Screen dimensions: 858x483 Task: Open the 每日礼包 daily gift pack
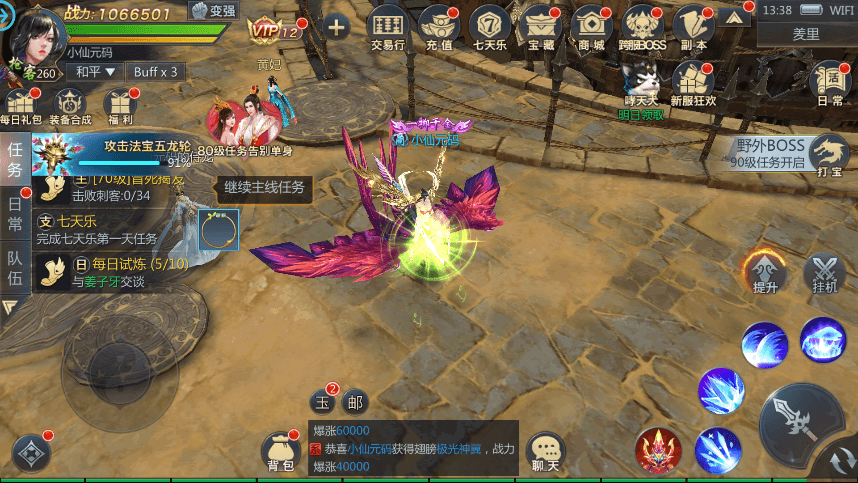click(x=20, y=107)
